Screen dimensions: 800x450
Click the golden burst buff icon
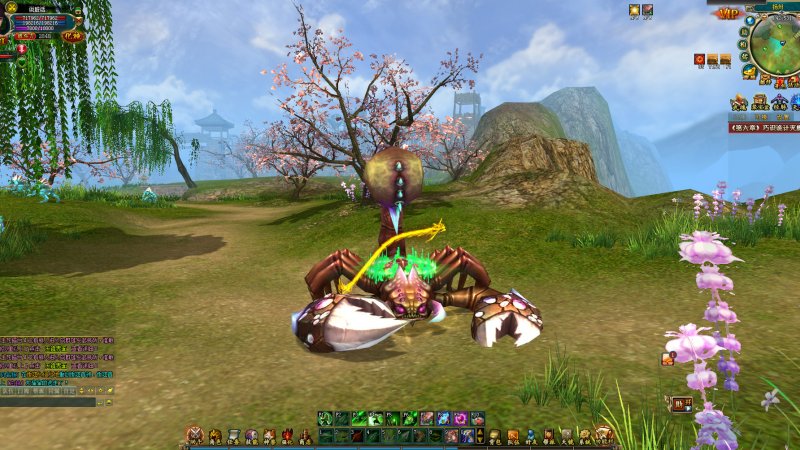tap(634, 10)
